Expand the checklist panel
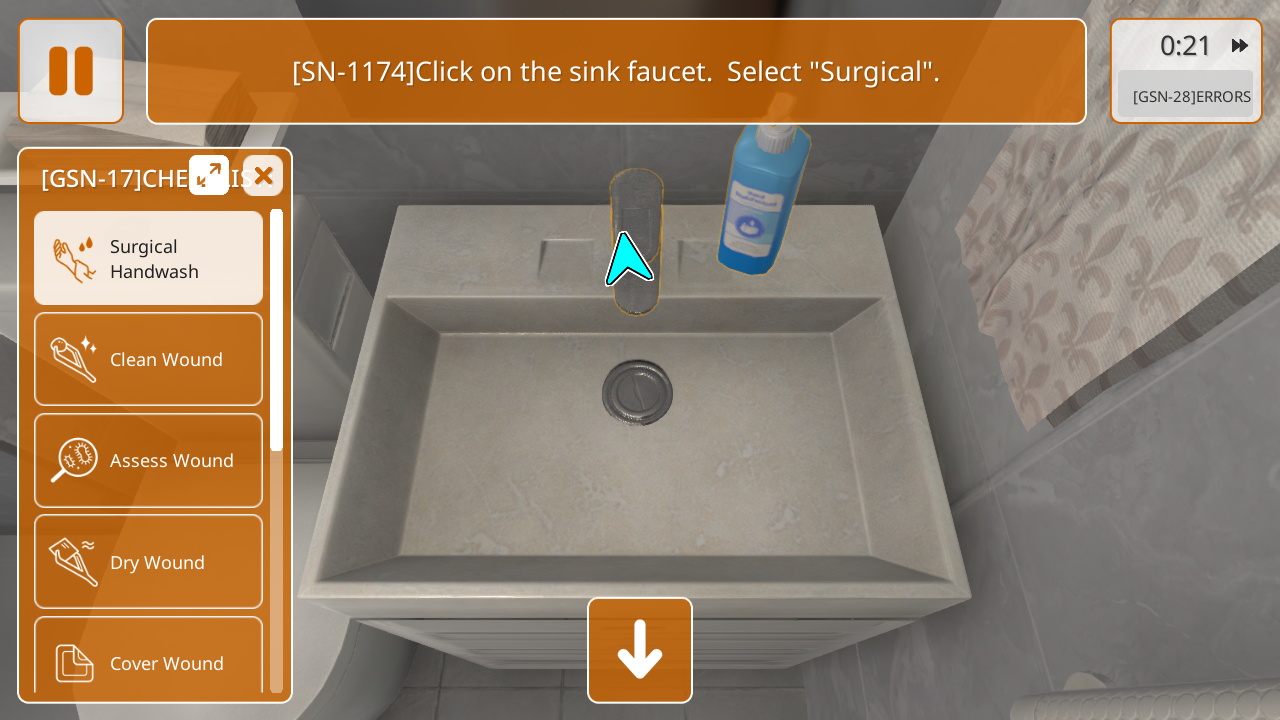Viewport: 1280px width, 720px height. 209,175
